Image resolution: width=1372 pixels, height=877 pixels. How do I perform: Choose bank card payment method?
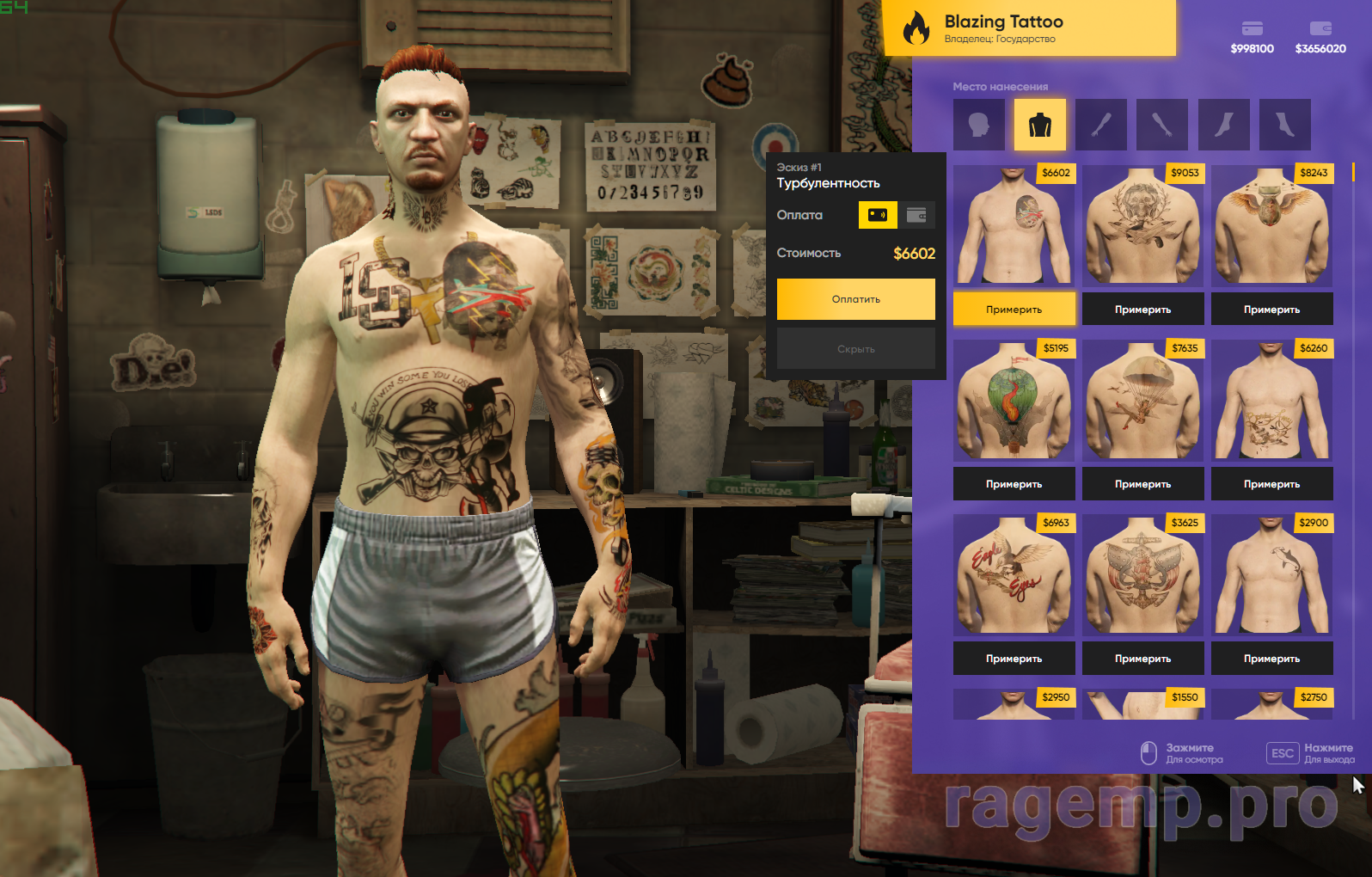(878, 215)
